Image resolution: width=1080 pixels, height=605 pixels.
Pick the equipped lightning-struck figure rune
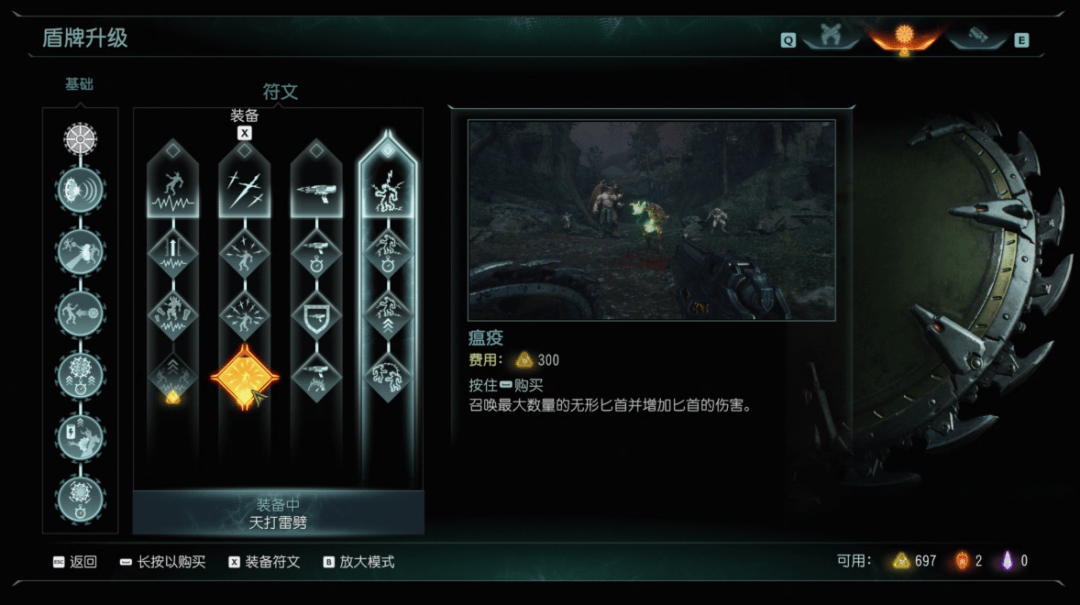coord(387,186)
